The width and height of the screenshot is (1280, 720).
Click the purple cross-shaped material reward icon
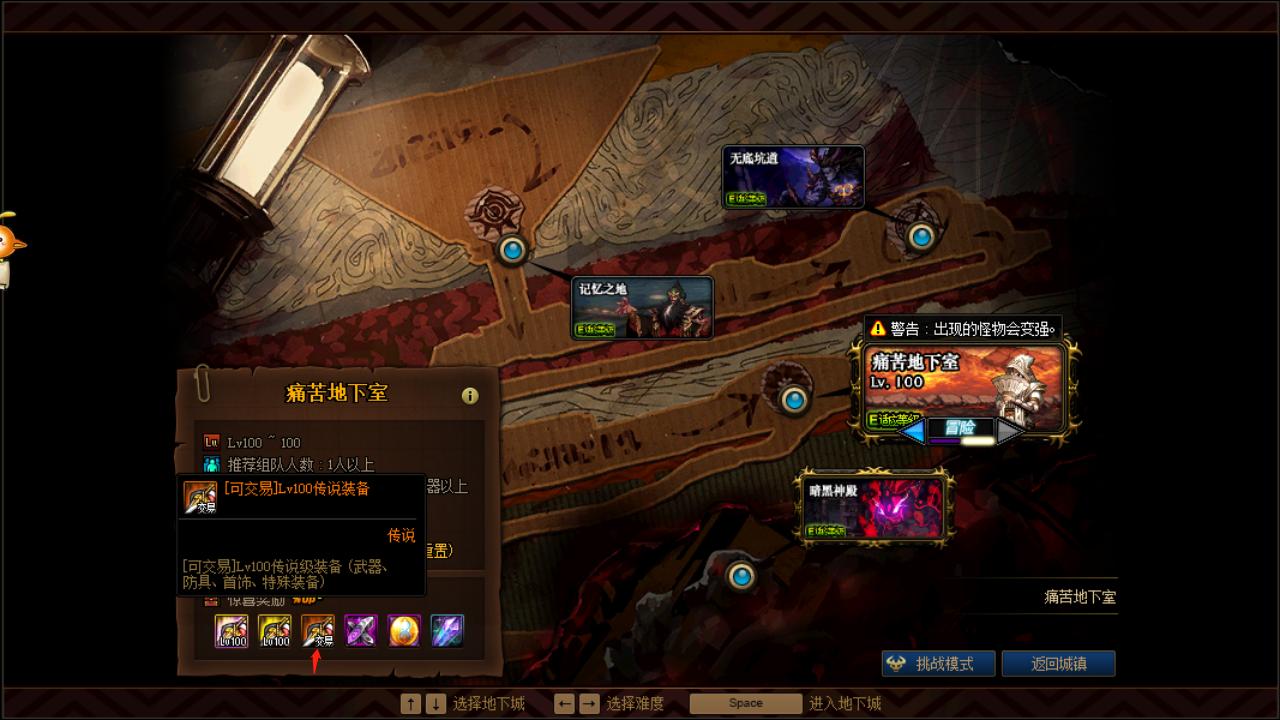click(x=362, y=631)
